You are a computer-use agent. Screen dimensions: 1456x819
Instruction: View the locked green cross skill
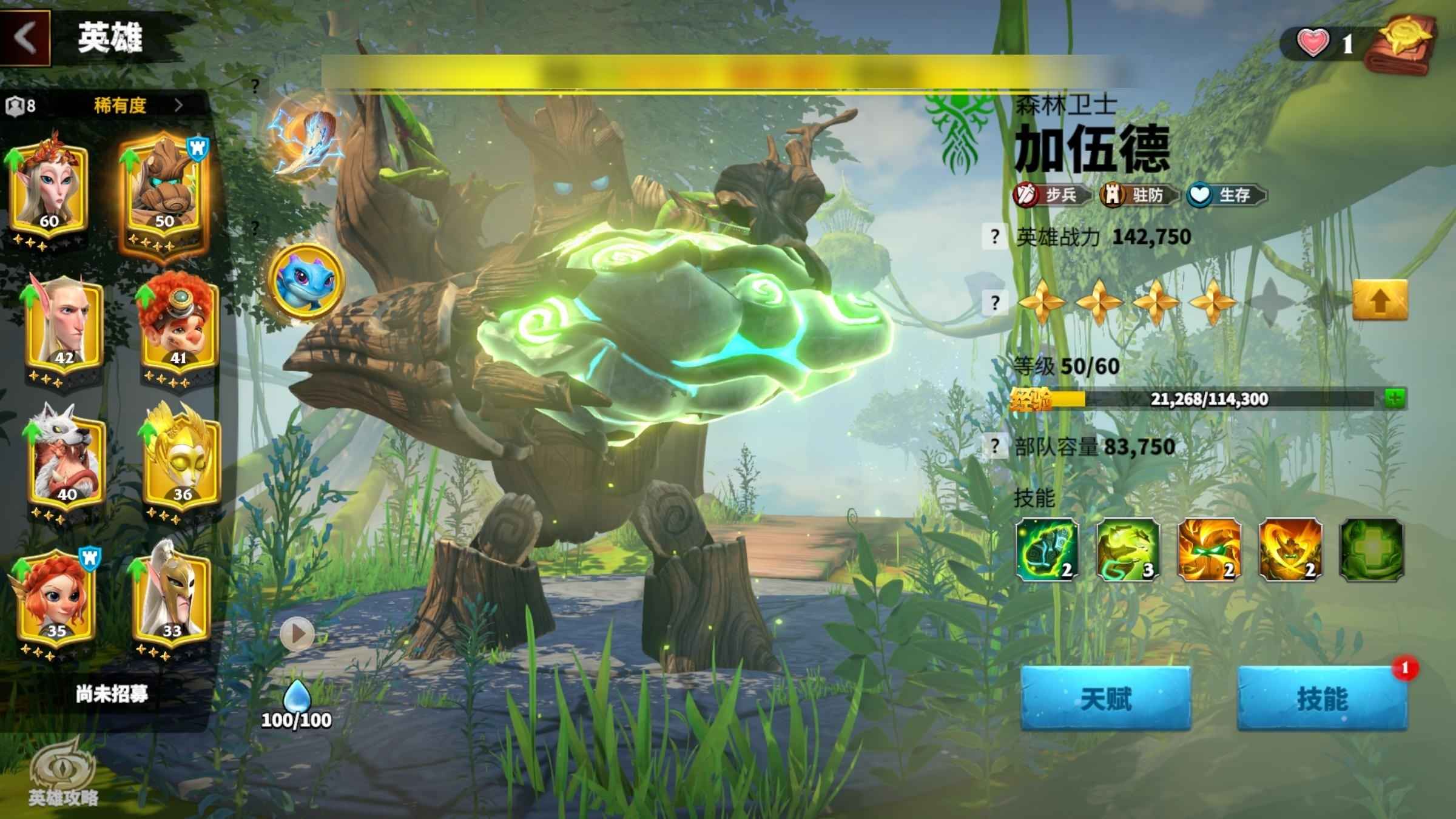coord(1371,550)
